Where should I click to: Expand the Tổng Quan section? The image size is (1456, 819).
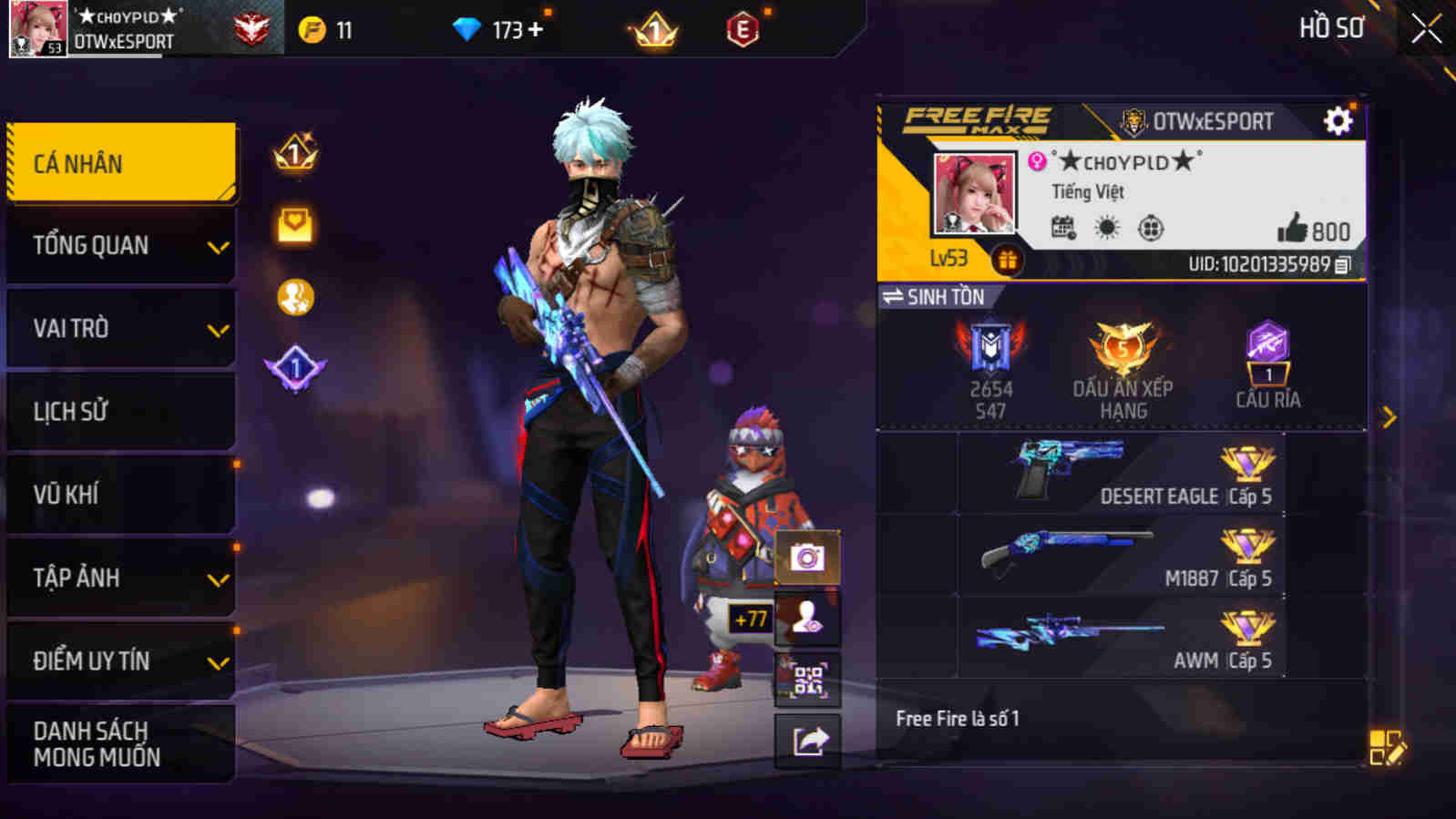tap(118, 244)
